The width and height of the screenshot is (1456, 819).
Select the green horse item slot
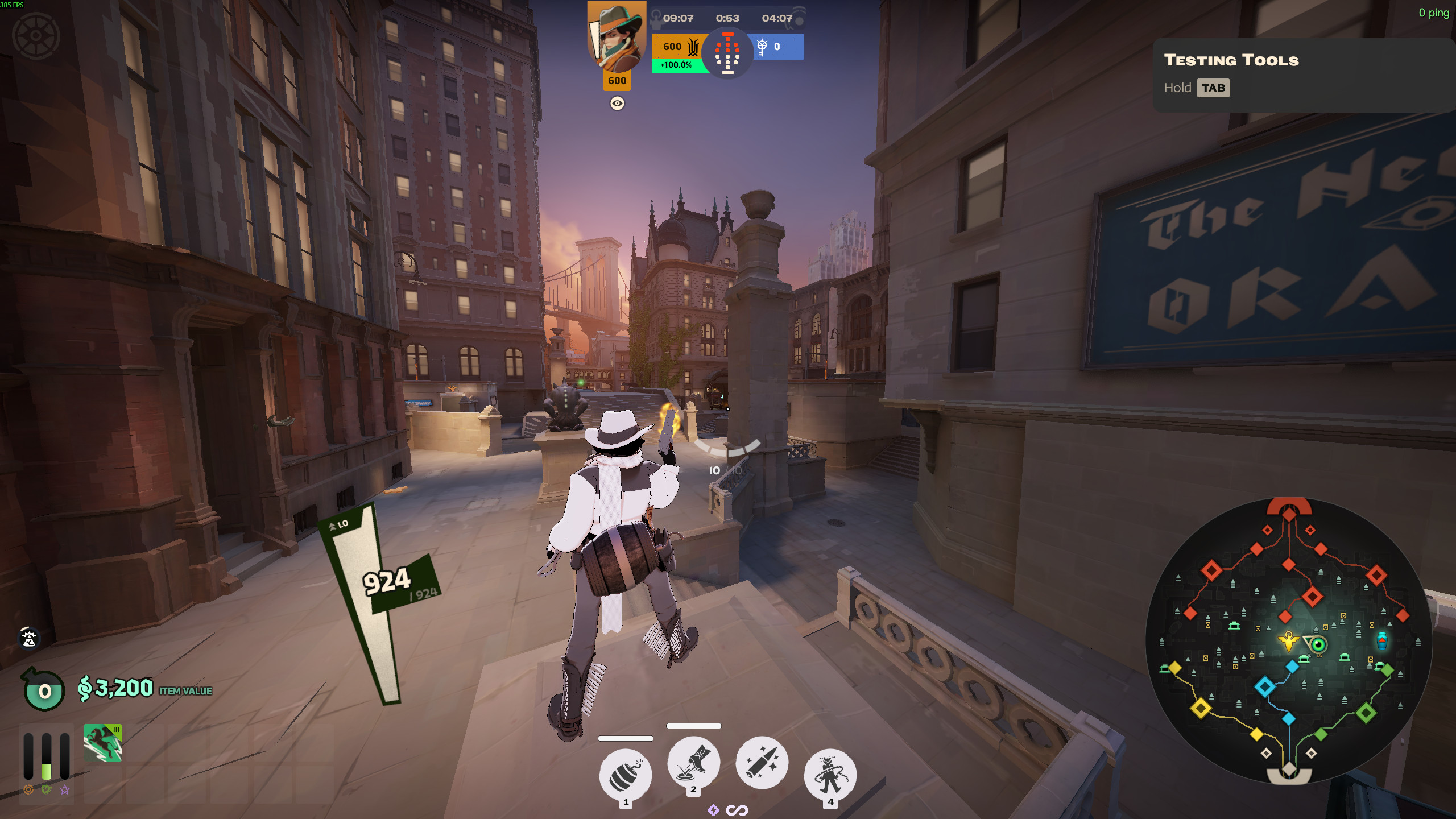pyautogui.click(x=103, y=742)
